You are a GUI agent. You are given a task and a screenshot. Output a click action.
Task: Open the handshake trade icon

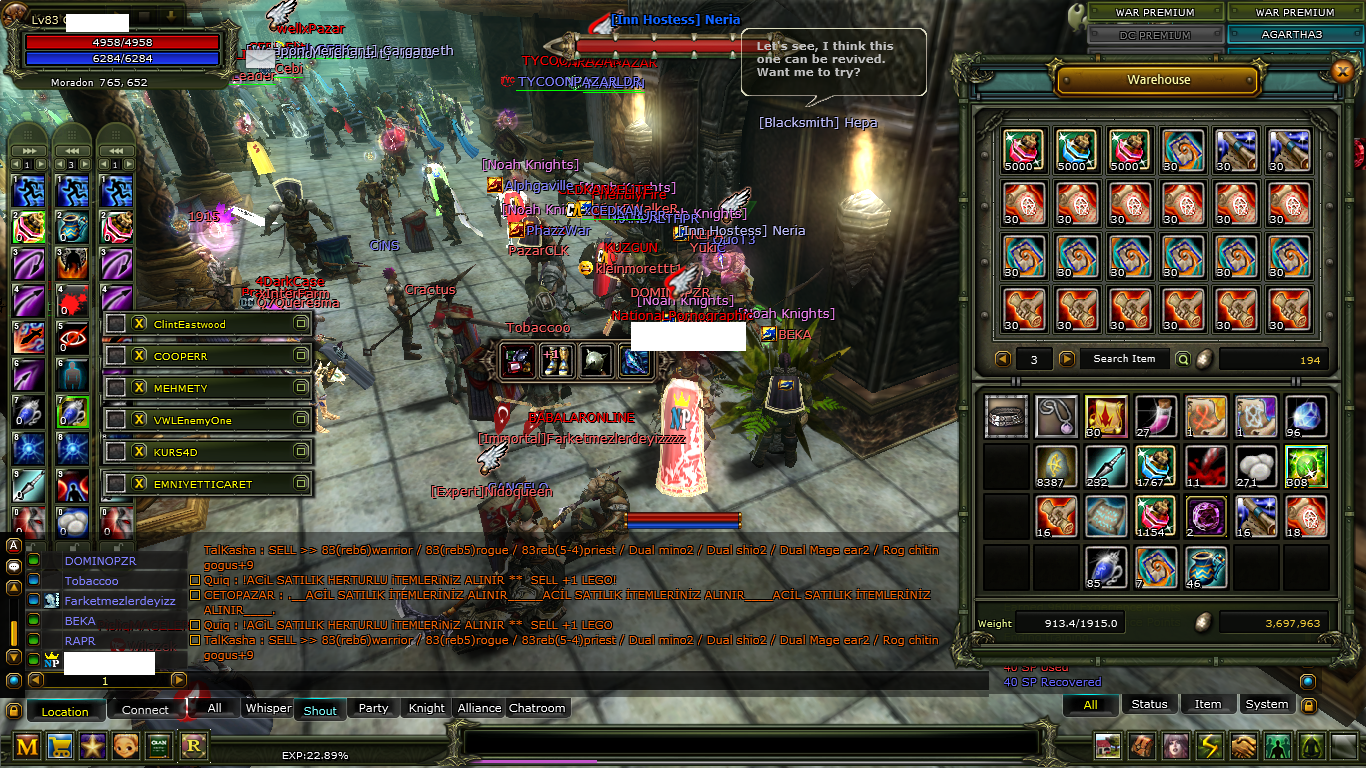pyautogui.click(x=1243, y=746)
